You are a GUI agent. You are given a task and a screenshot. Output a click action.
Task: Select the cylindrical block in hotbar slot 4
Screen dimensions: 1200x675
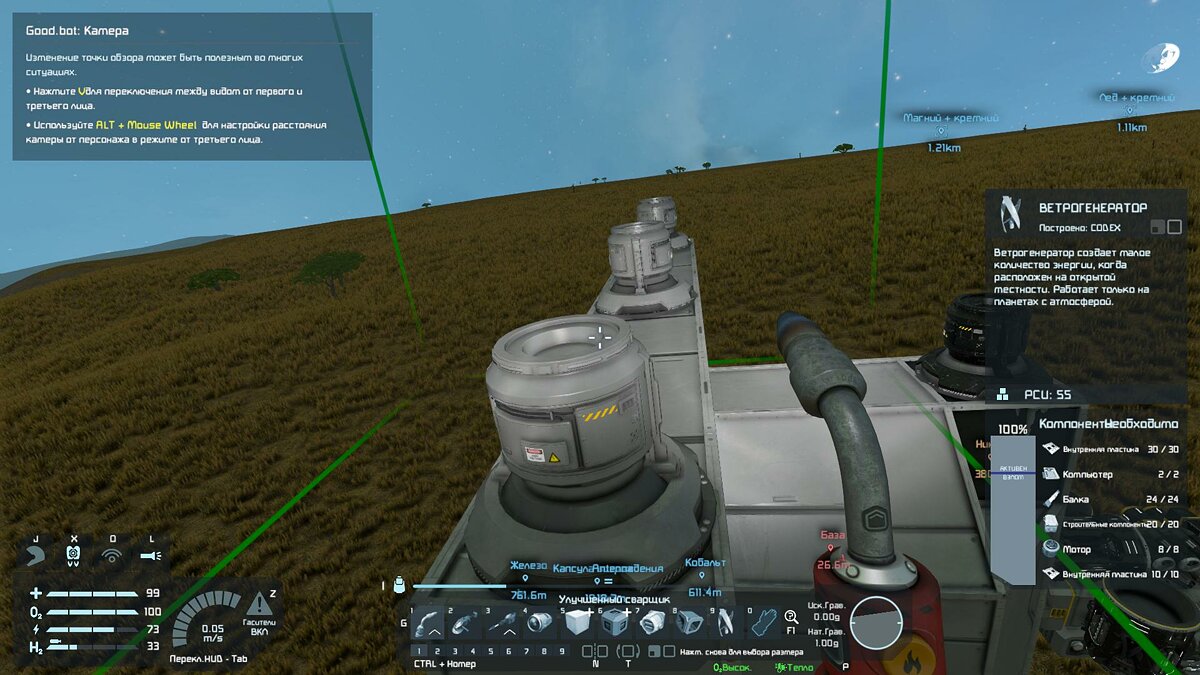point(538,624)
